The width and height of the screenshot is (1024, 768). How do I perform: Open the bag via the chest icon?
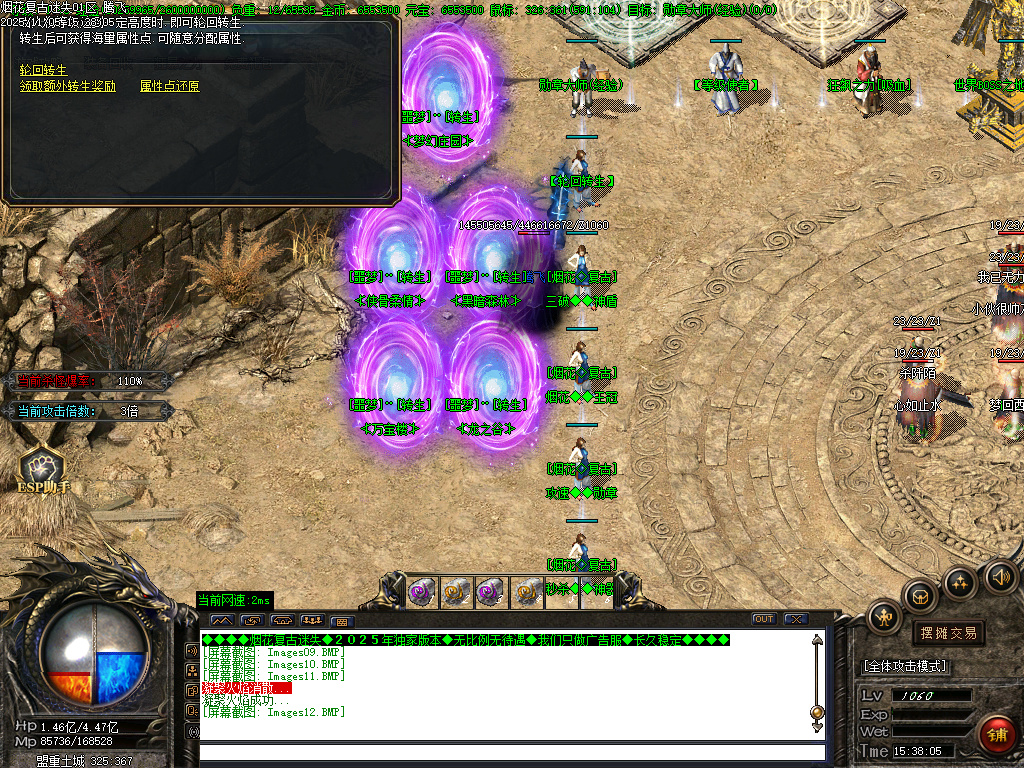[920, 597]
